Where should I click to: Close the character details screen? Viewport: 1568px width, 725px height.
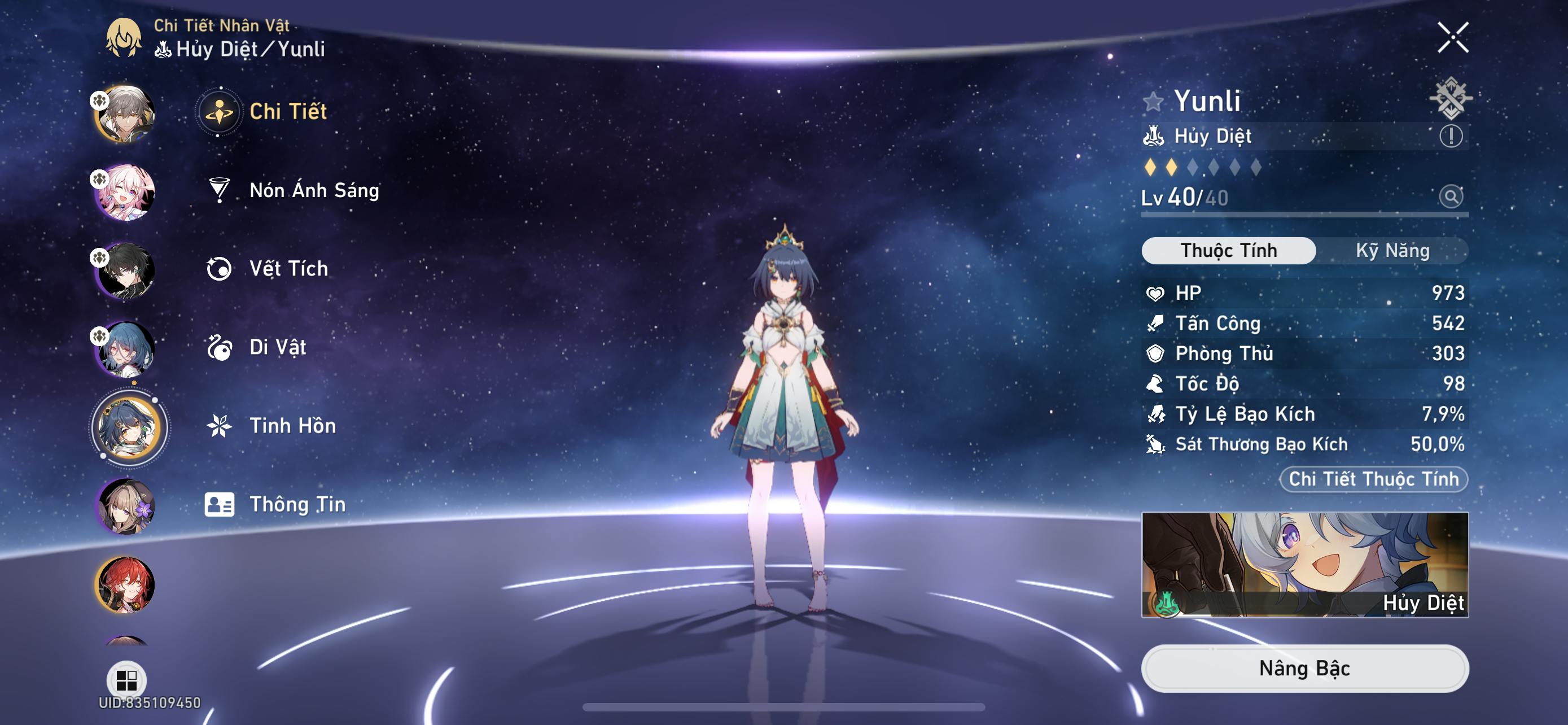pyautogui.click(x=1452, y=38)
